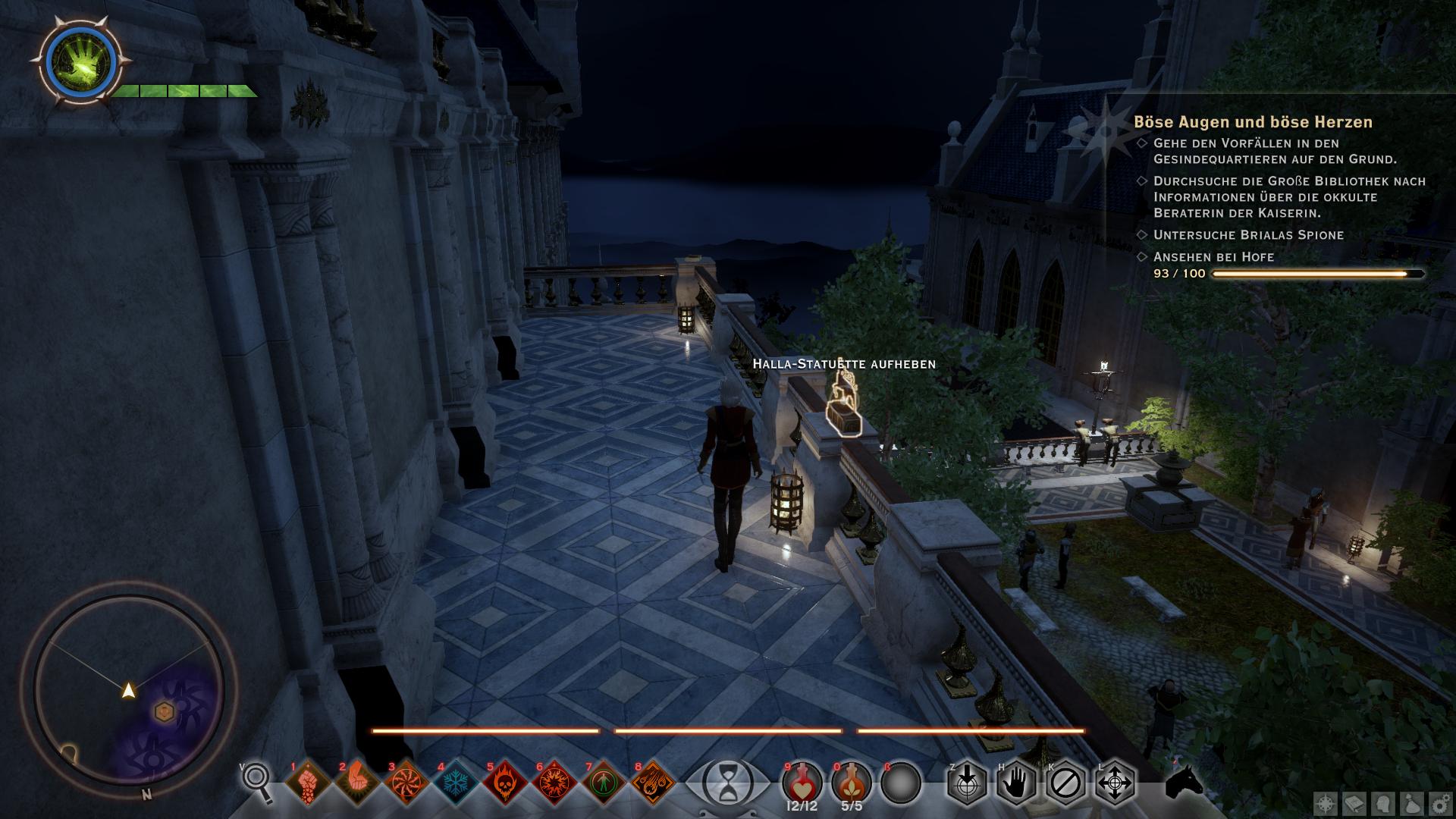Click the open hand hold command
1456x819 pixels.
point(1016,782)
